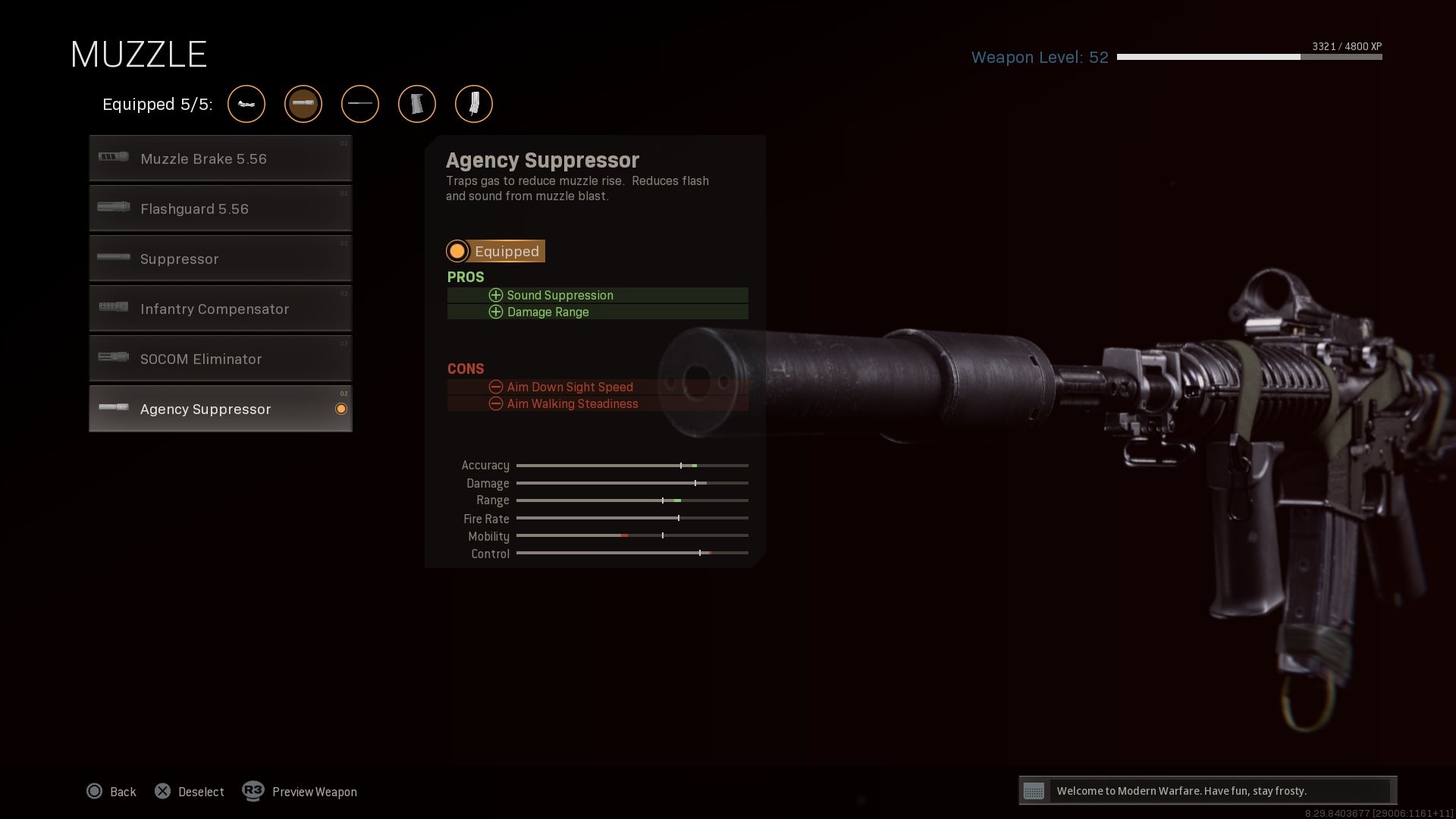
Task: Open the highlighted suppressor equipped slot
Action: [x=303, y=104]
